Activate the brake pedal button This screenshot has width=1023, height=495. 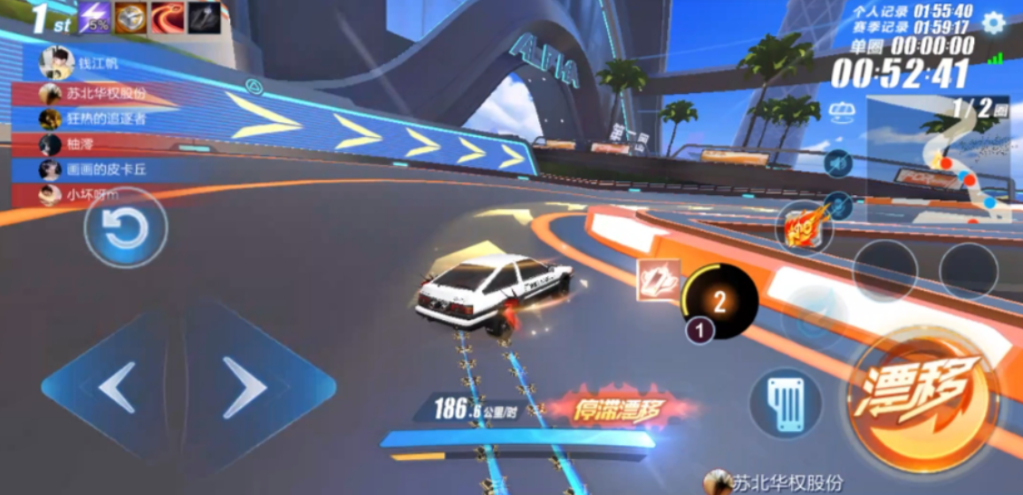click(x=786, y=402)
